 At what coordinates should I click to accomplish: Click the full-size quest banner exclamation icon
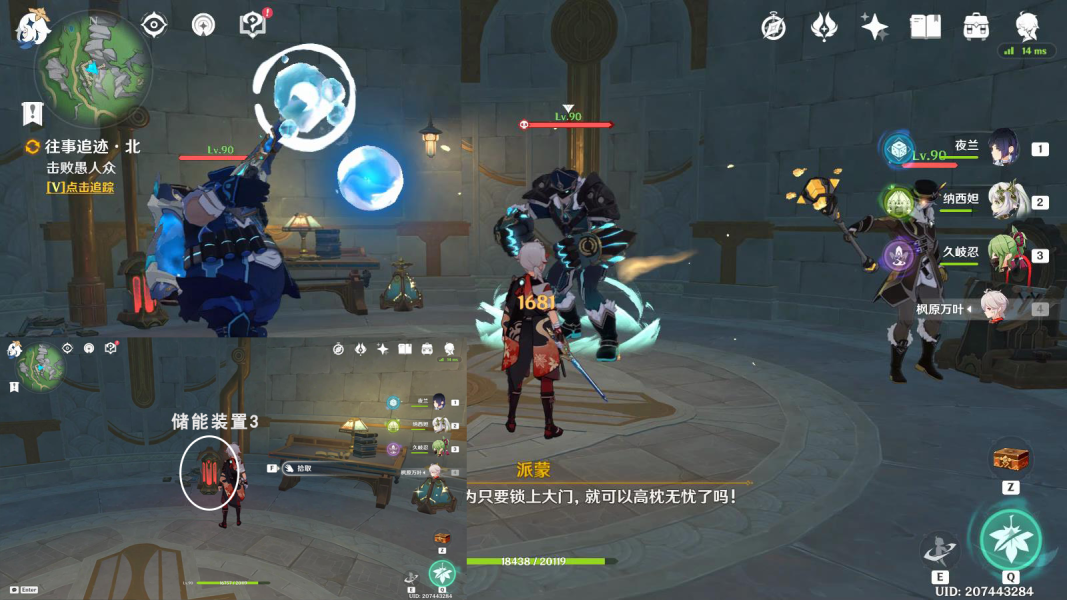coord(33,113)
